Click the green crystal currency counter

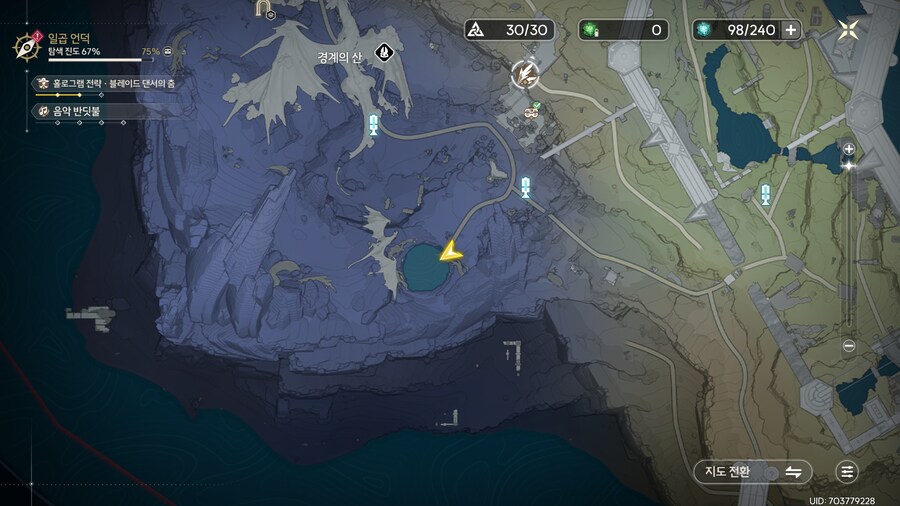[623, 30]
